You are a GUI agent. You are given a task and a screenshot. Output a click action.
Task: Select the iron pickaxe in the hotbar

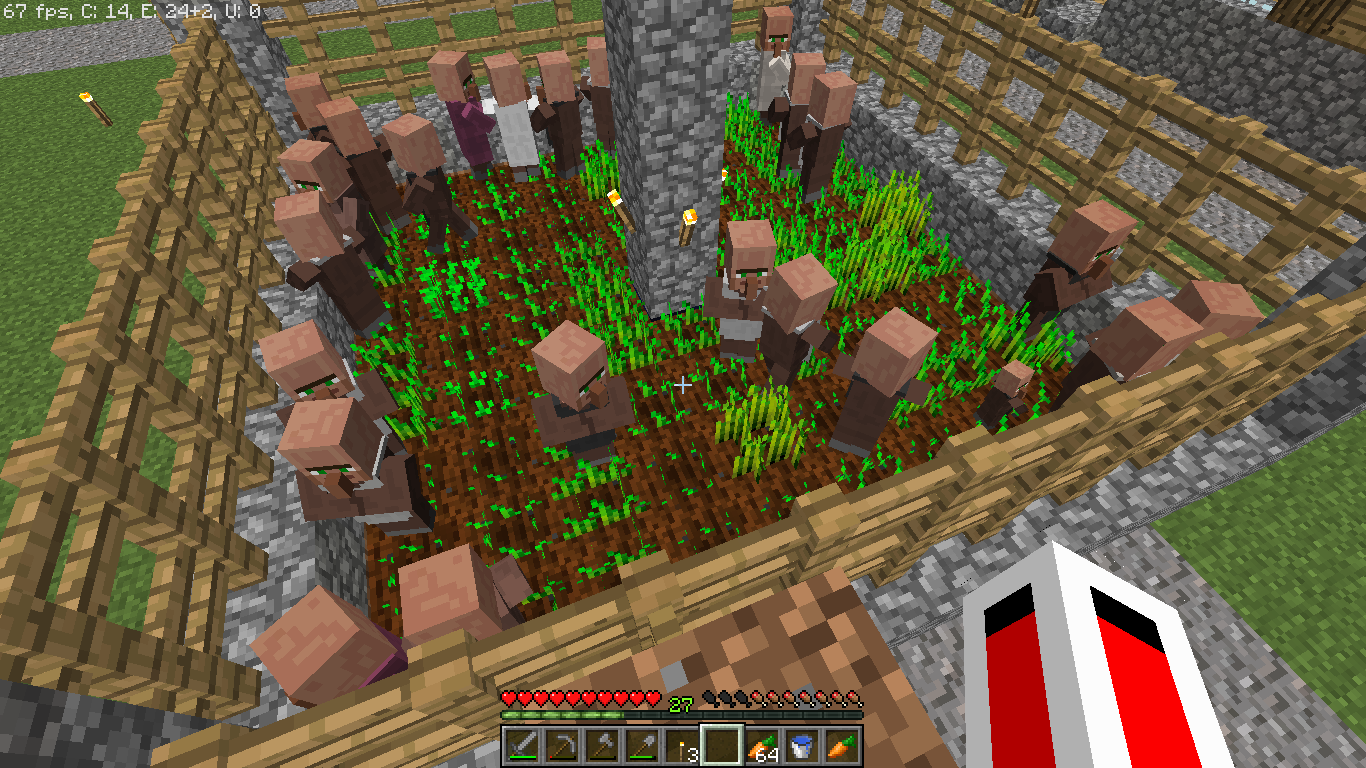562,742
